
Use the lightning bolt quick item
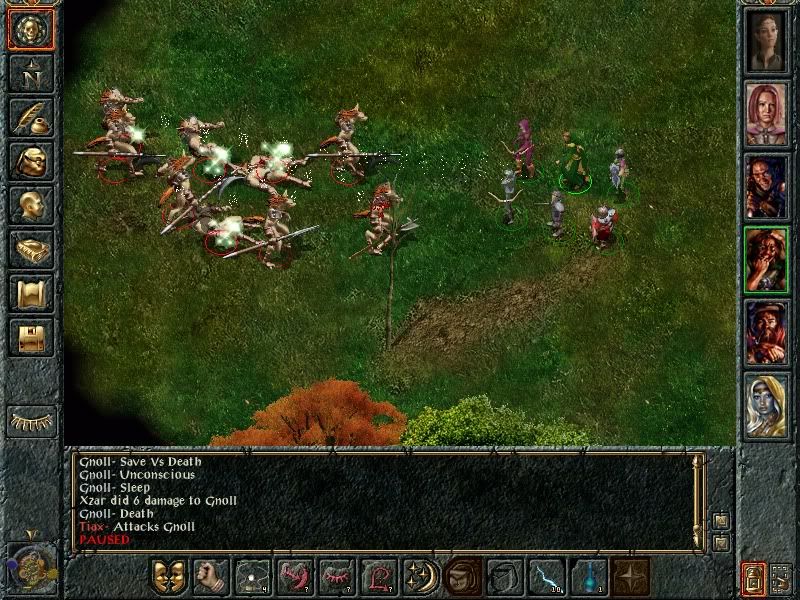tap(547, 577)
